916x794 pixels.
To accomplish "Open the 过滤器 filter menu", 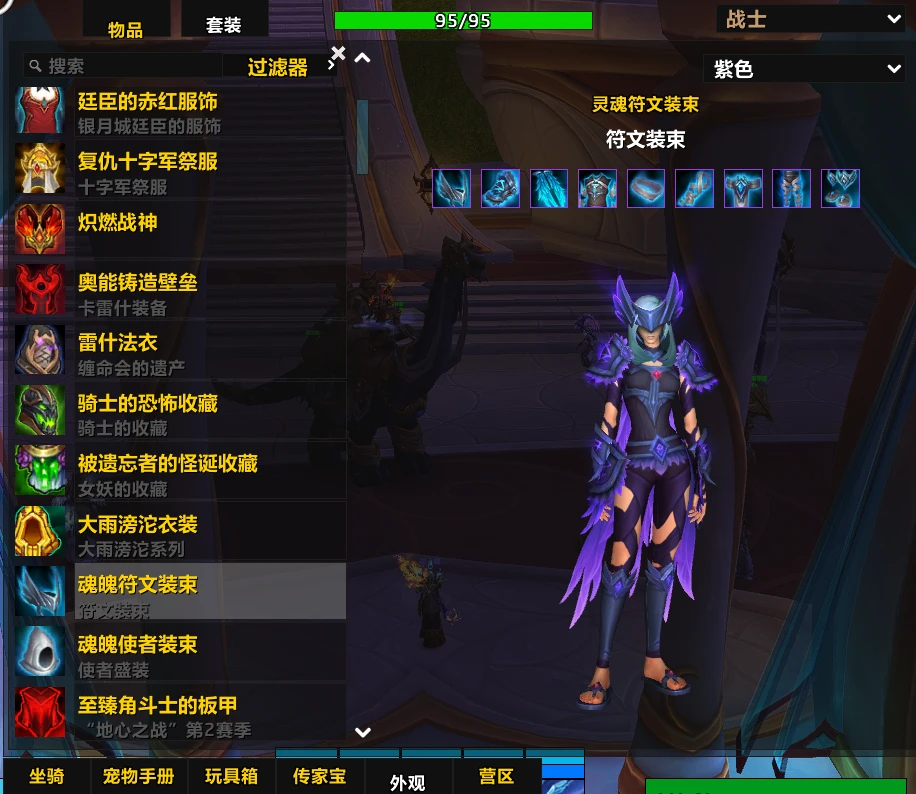I will coord(279,67).
